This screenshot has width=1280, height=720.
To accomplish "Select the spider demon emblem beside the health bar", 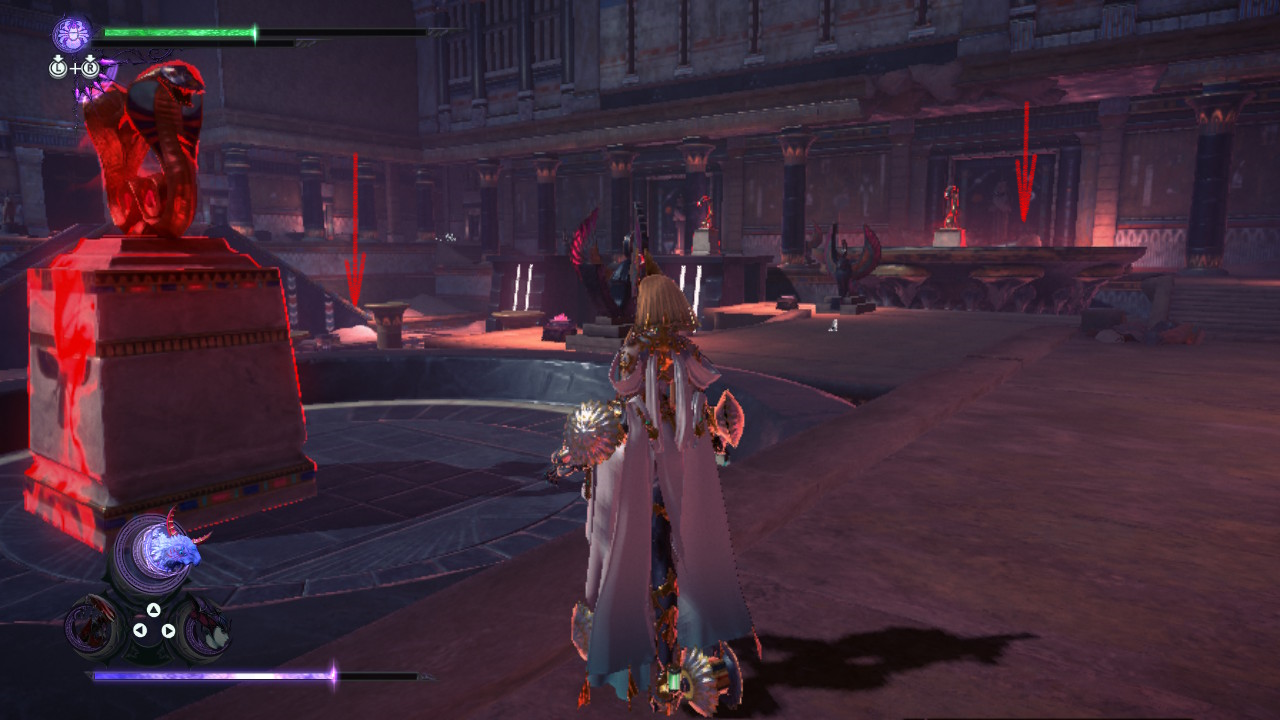I will (x=72, y=35).
